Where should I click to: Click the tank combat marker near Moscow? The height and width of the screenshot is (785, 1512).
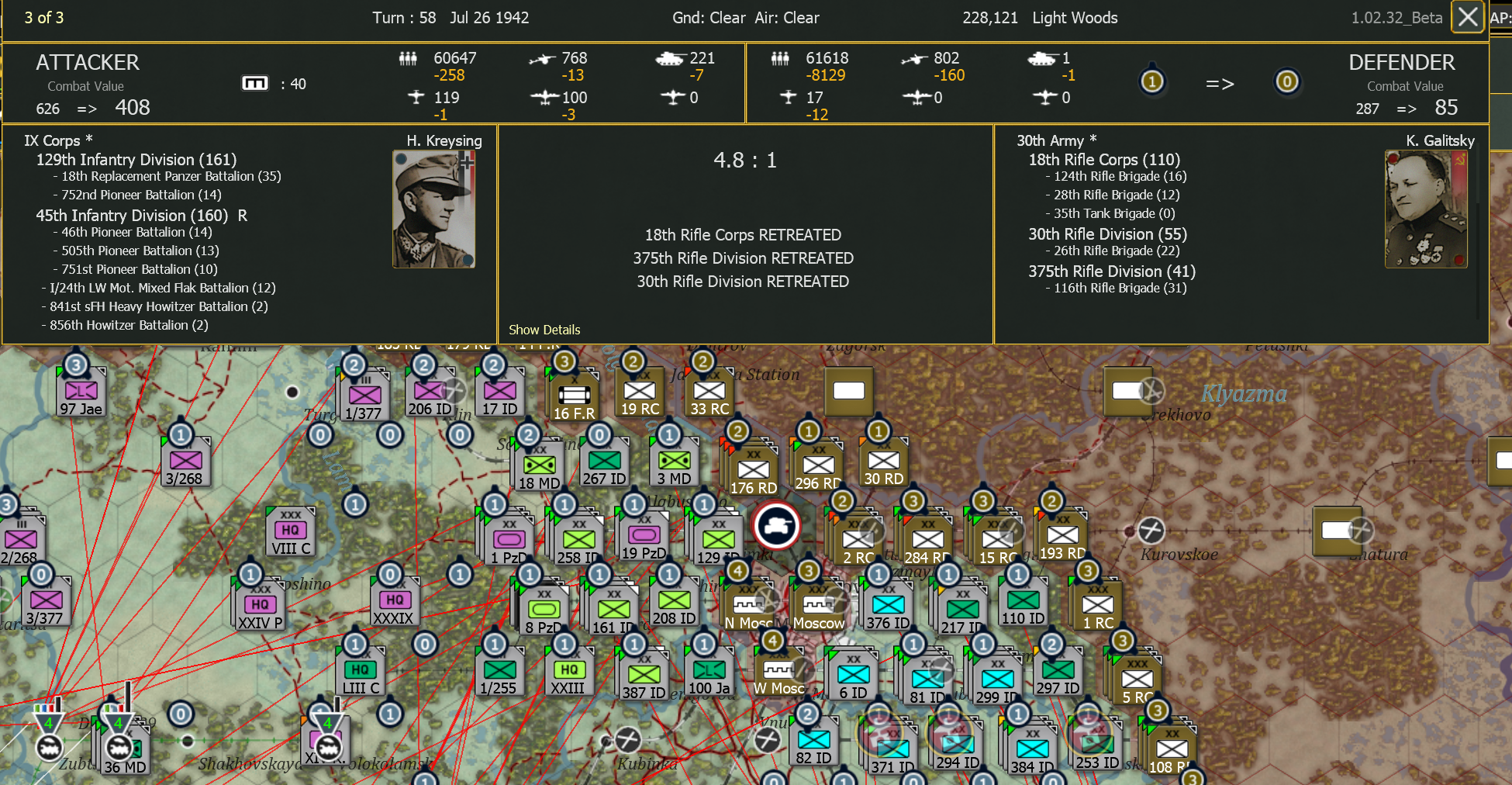pos(775,525)
